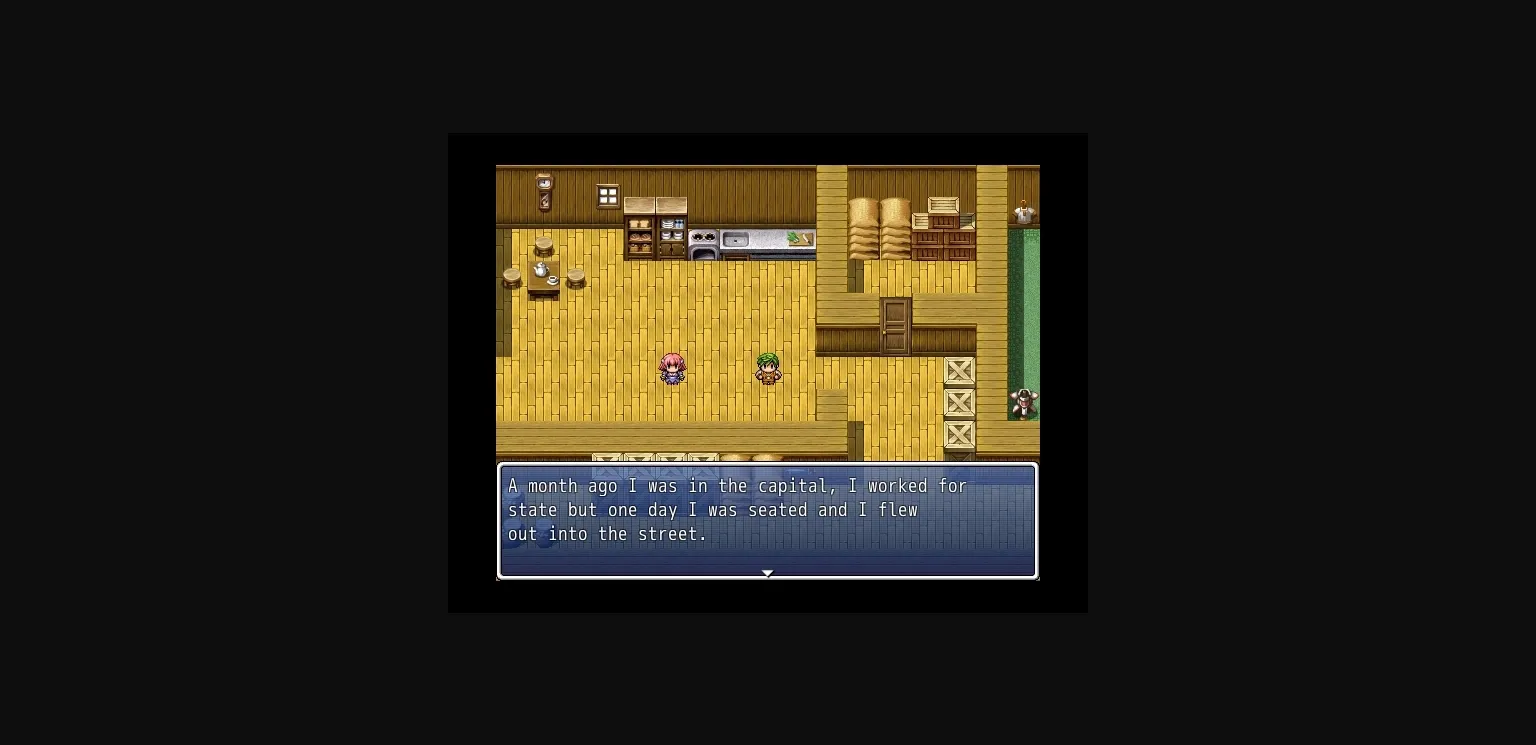
Task: Click the bottom crate of the stack
Action: click(x=959, y=435)
